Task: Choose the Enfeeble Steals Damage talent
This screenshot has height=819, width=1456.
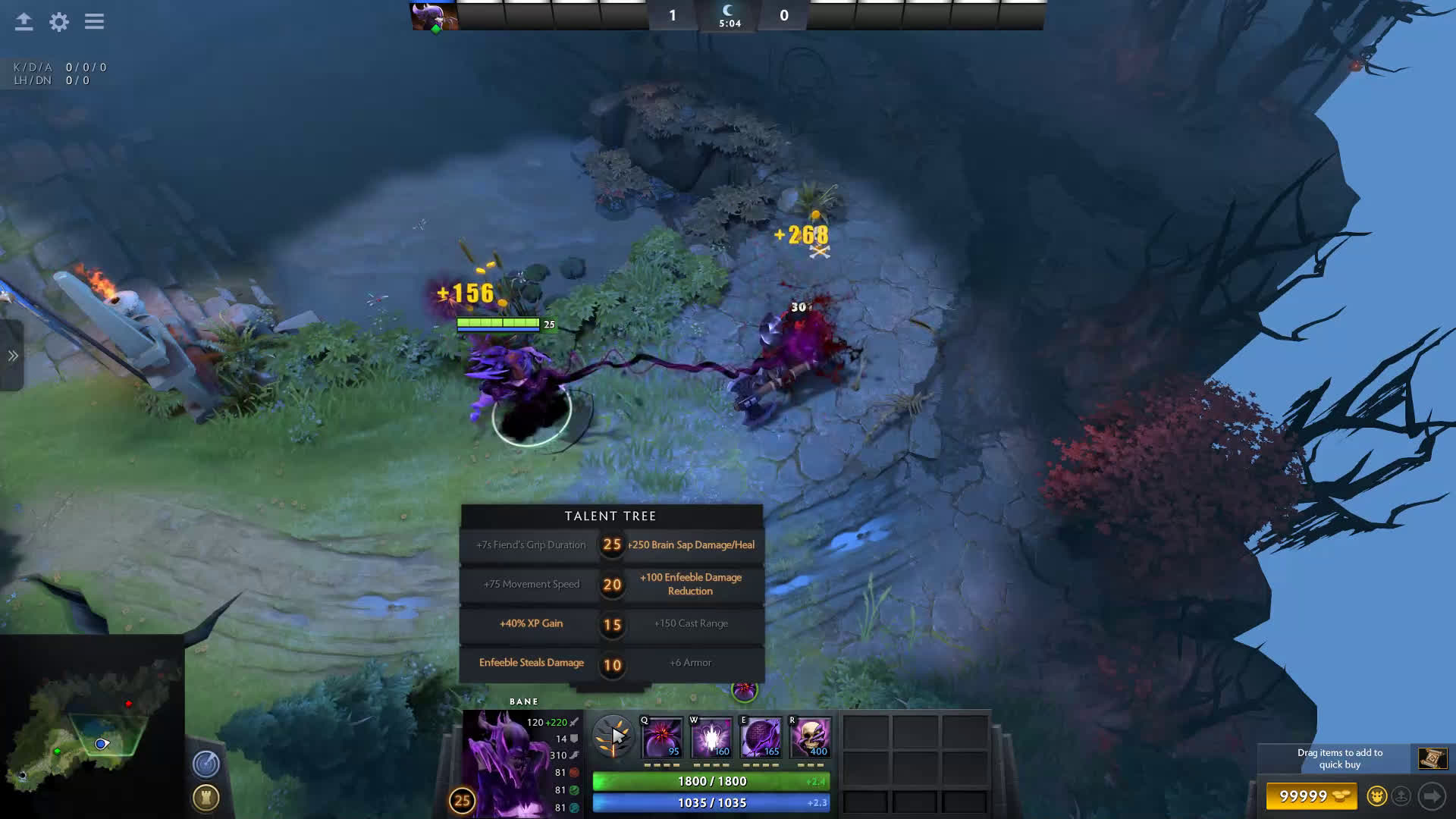Action: point(531,664)
